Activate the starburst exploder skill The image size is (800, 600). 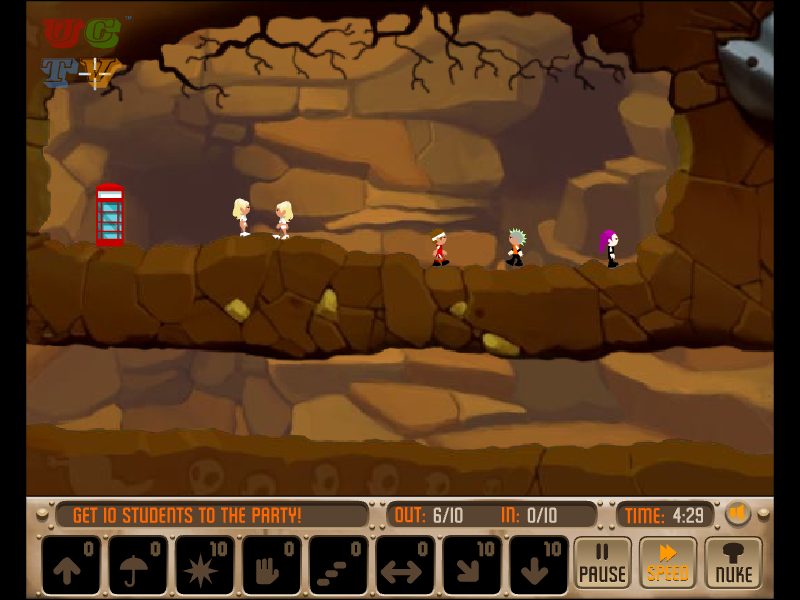coord(205,565)
